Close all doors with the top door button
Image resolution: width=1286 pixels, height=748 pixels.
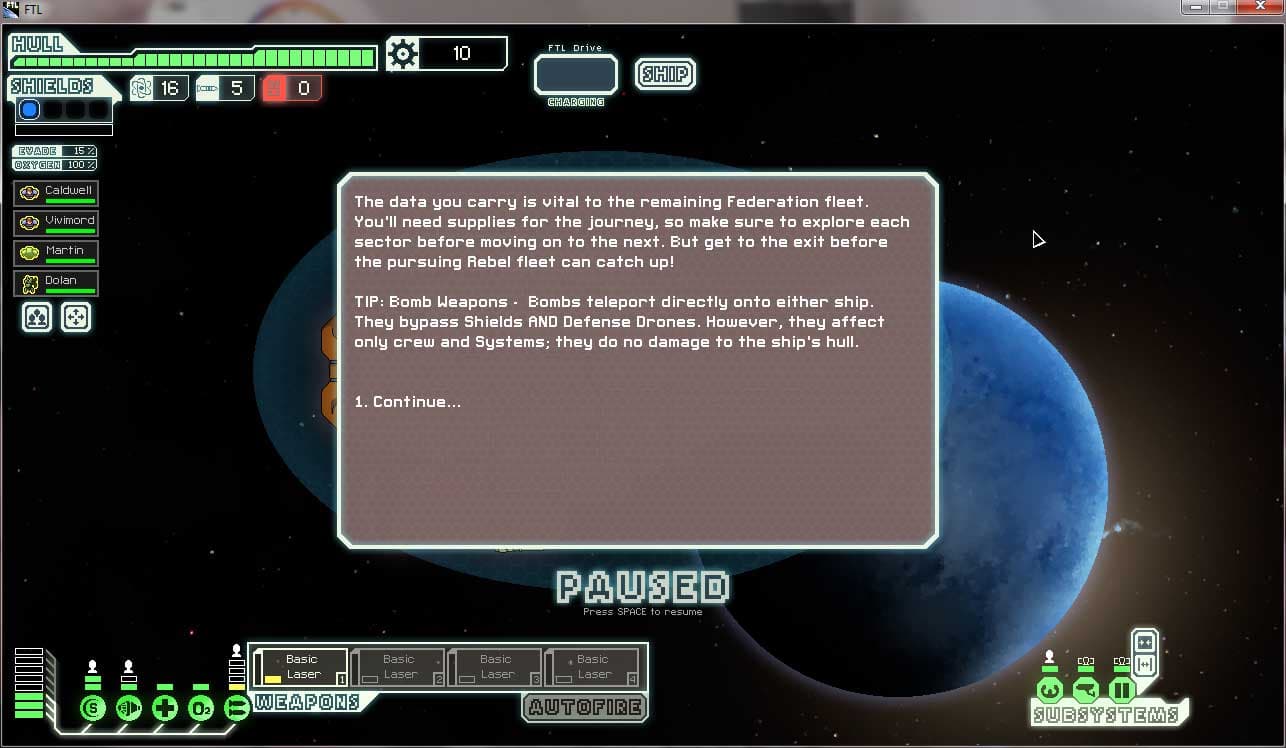[x=1145, y=642]
